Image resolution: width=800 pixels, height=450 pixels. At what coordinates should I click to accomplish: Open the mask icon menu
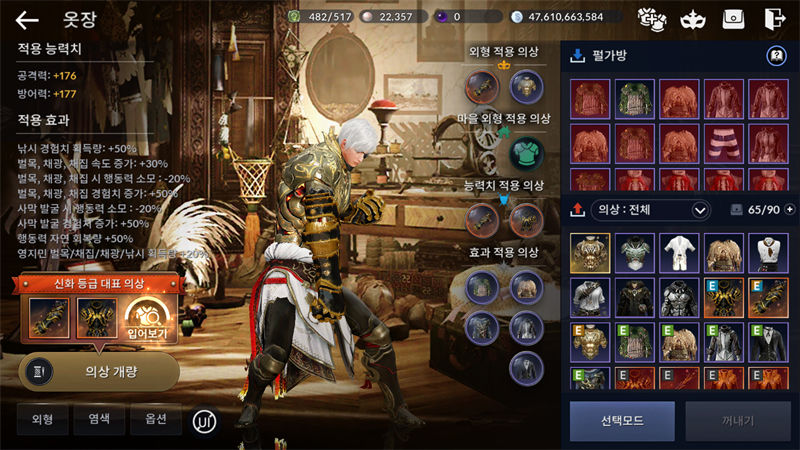pyautogui.click(x=690, y=19)
